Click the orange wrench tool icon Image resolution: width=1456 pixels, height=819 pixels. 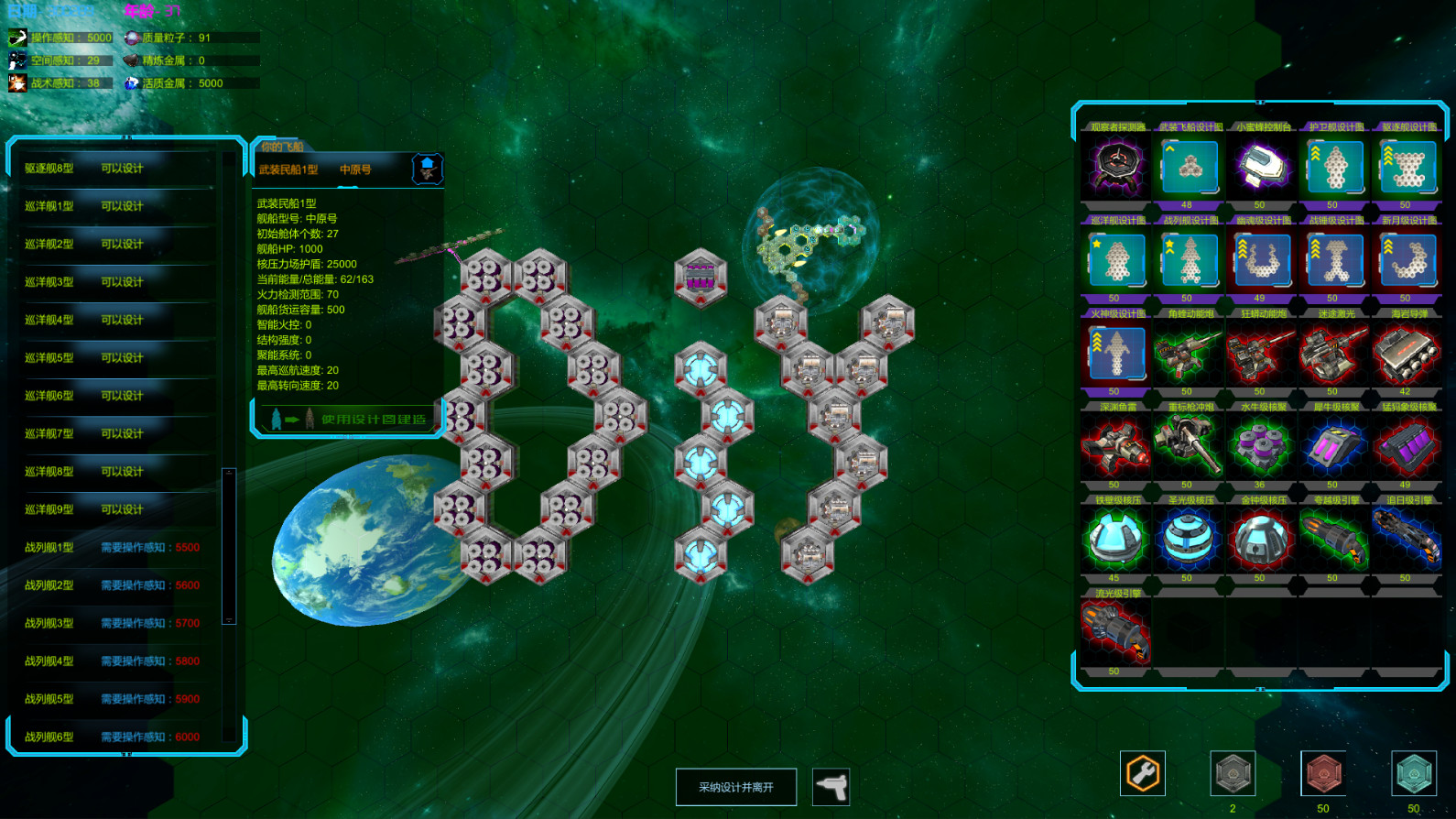[x=1141, y=775]
